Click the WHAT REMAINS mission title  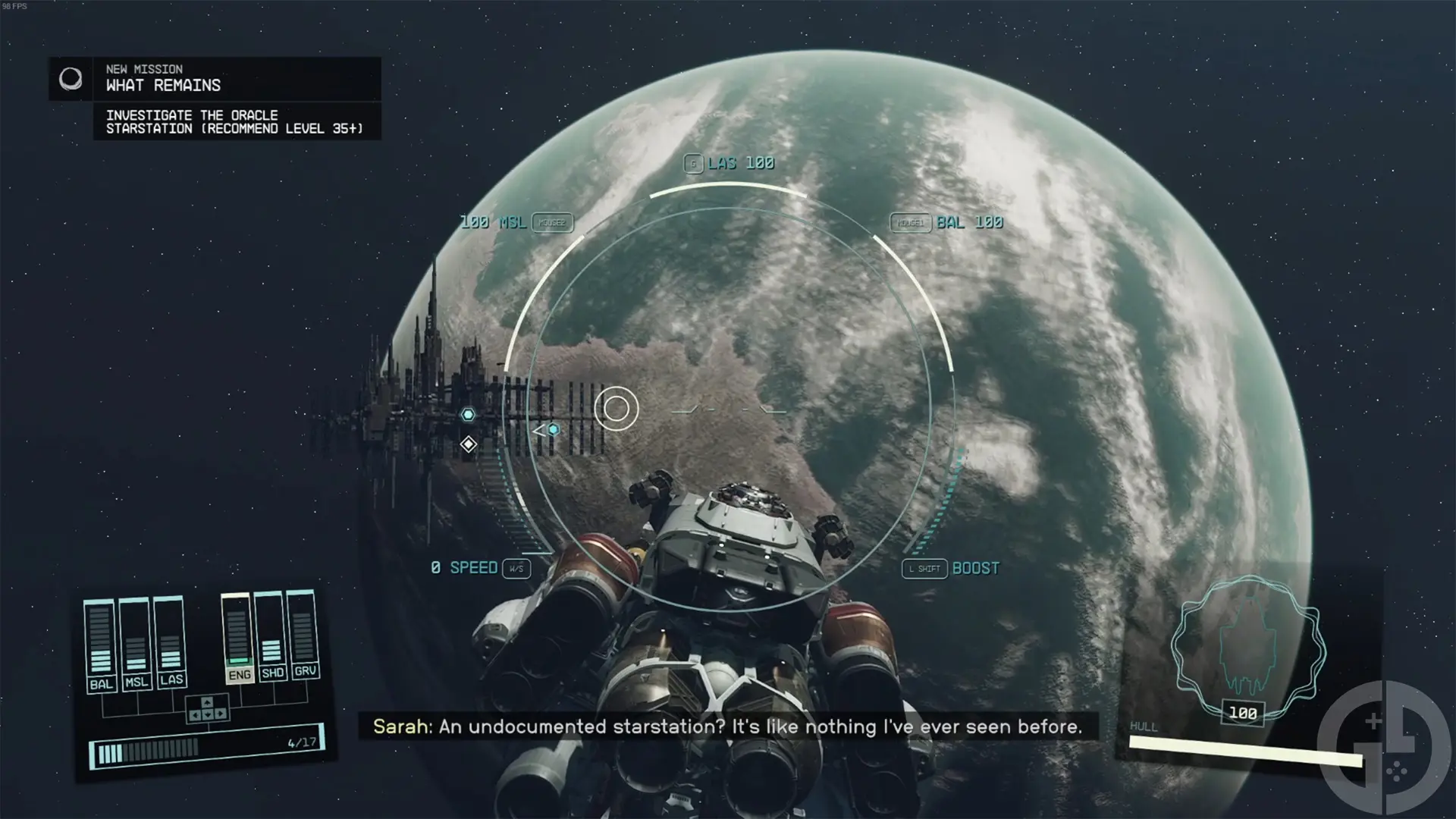pyautogui.click(x=163, y=86)
